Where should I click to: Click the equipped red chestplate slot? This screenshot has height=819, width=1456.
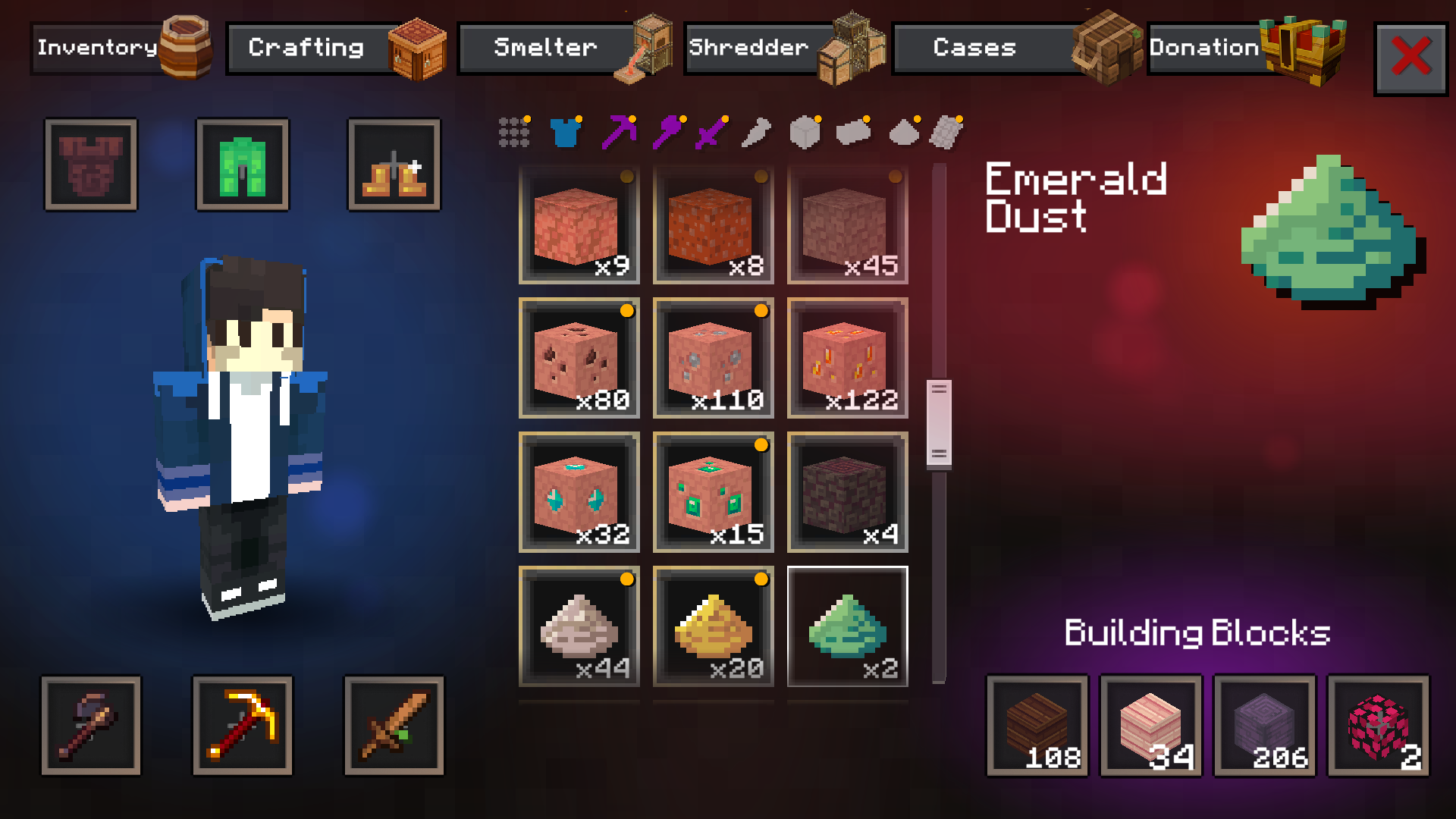point(90,164)
